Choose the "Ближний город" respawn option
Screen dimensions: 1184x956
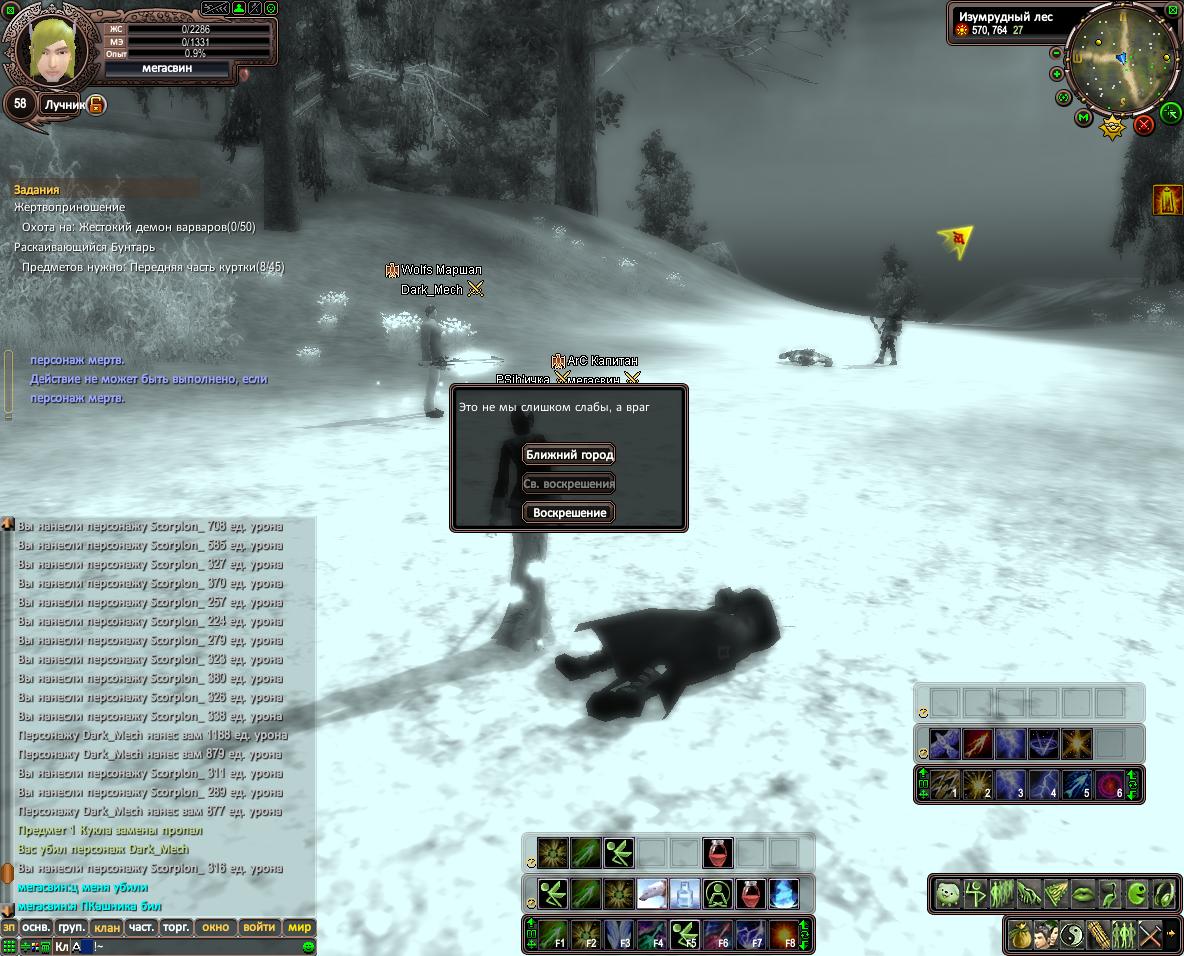click(x=569, y=455)
